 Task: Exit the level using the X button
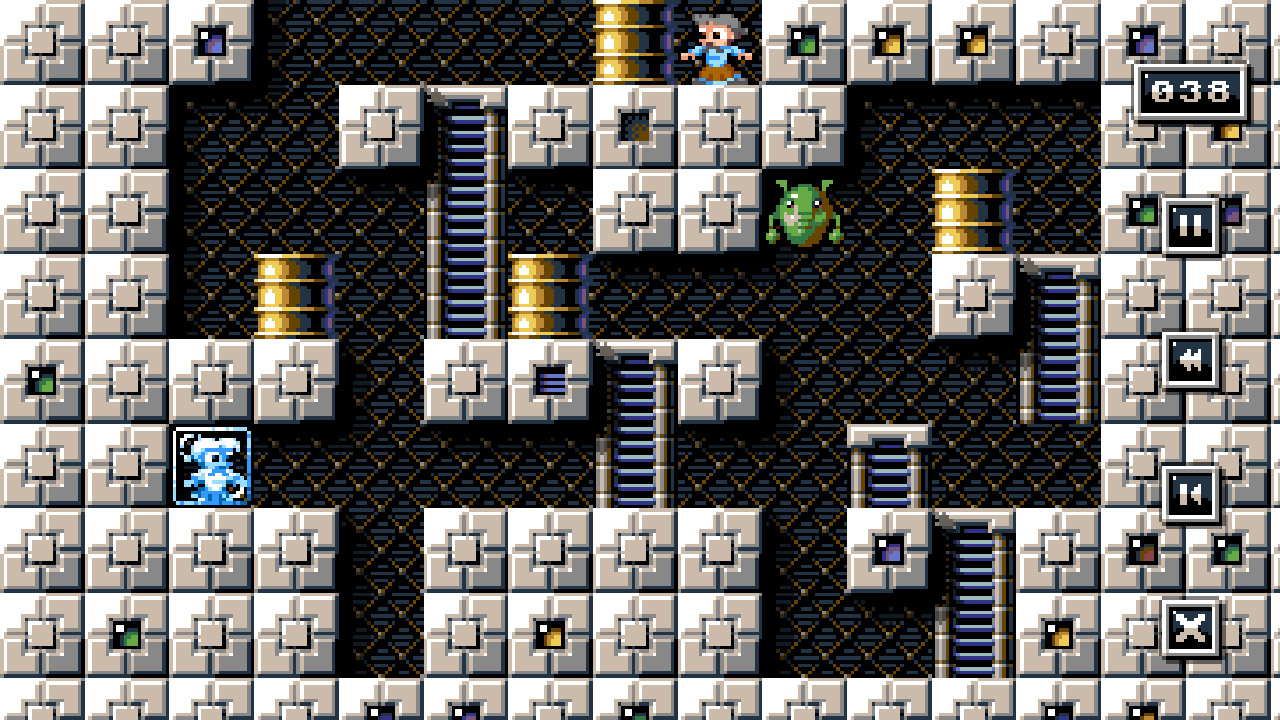click(1190, 629)
